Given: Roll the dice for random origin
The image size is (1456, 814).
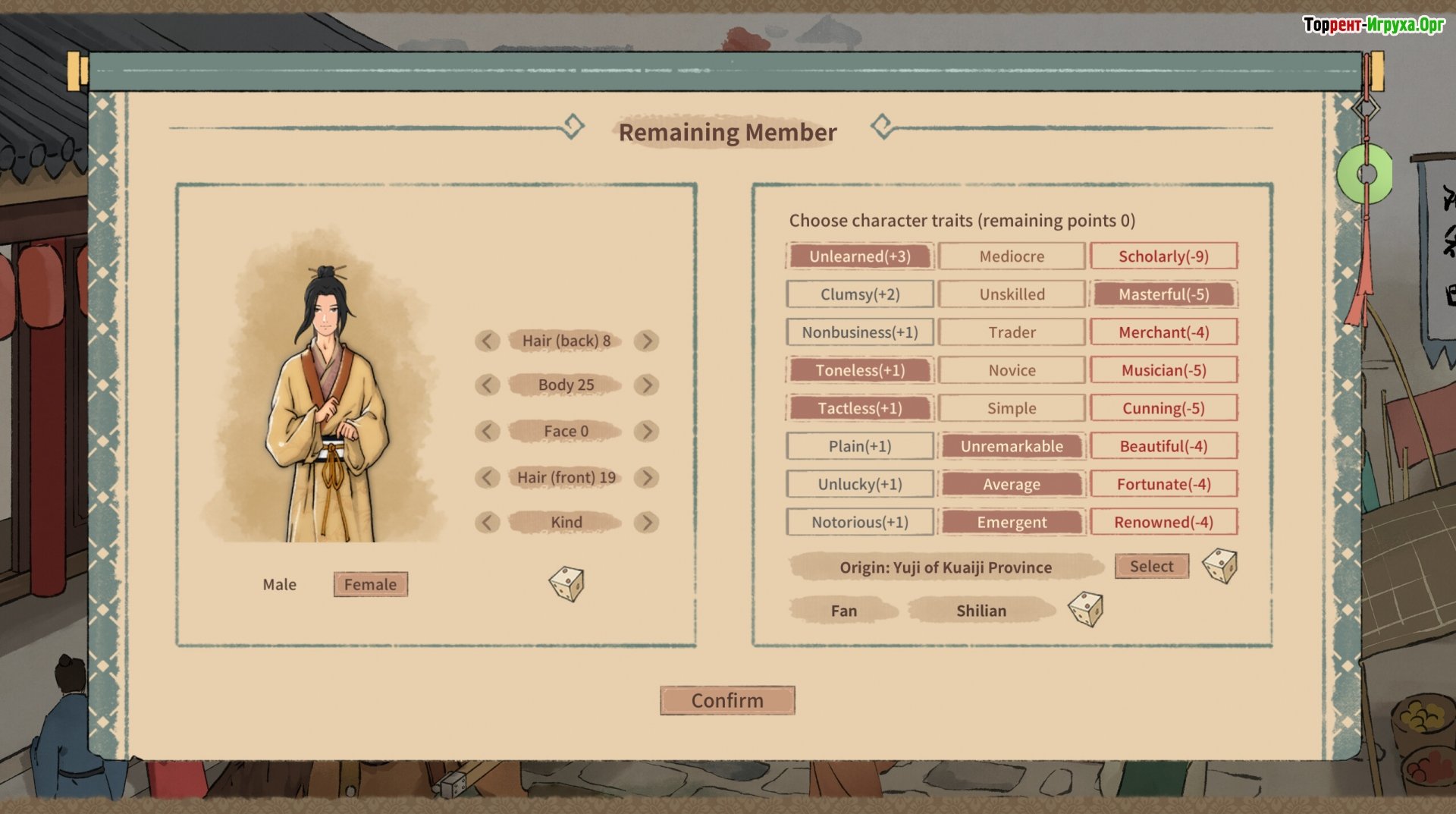Looking at the screenshot, I should point(1219,566).
